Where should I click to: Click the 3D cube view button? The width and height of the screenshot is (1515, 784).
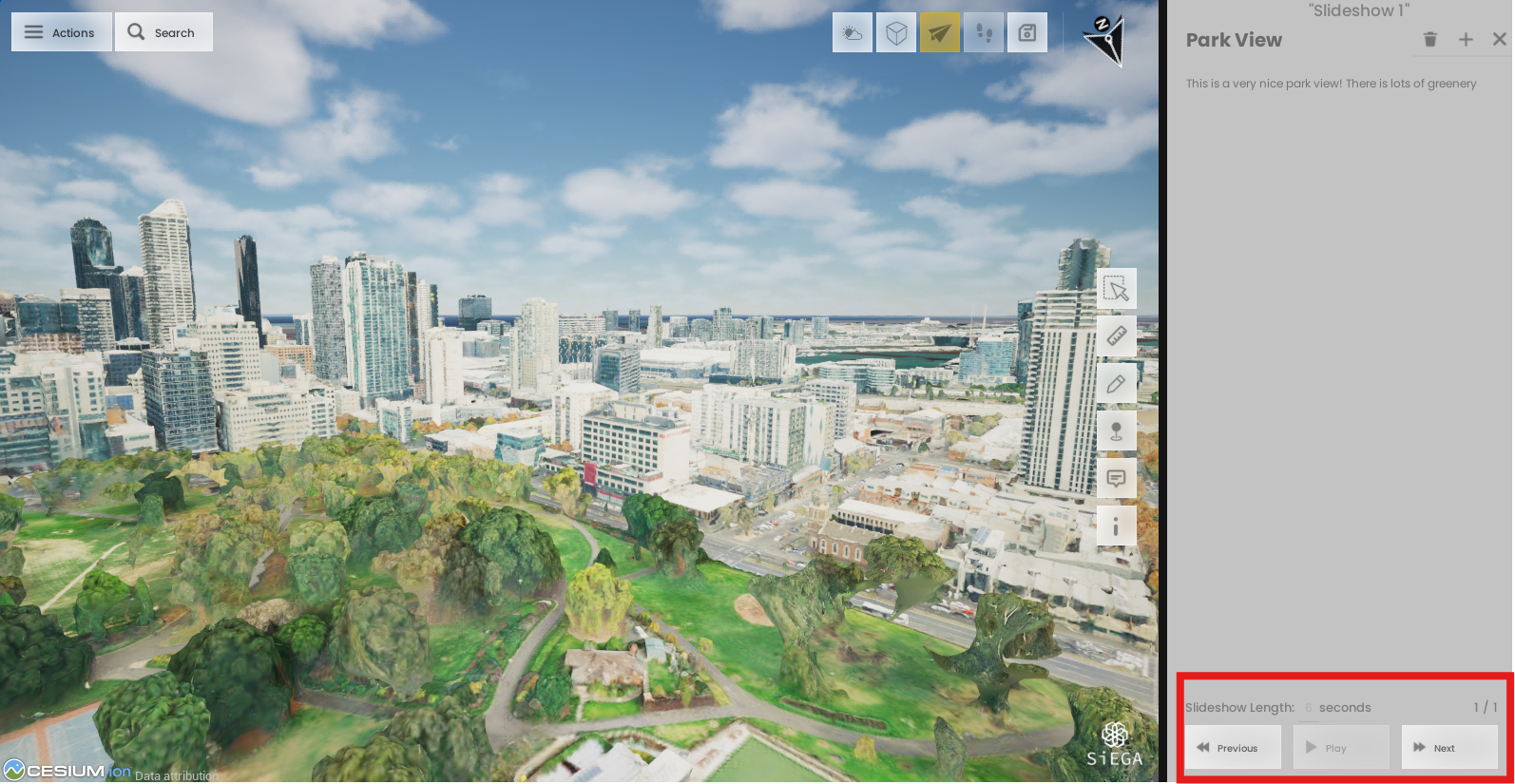coord(895,33)
